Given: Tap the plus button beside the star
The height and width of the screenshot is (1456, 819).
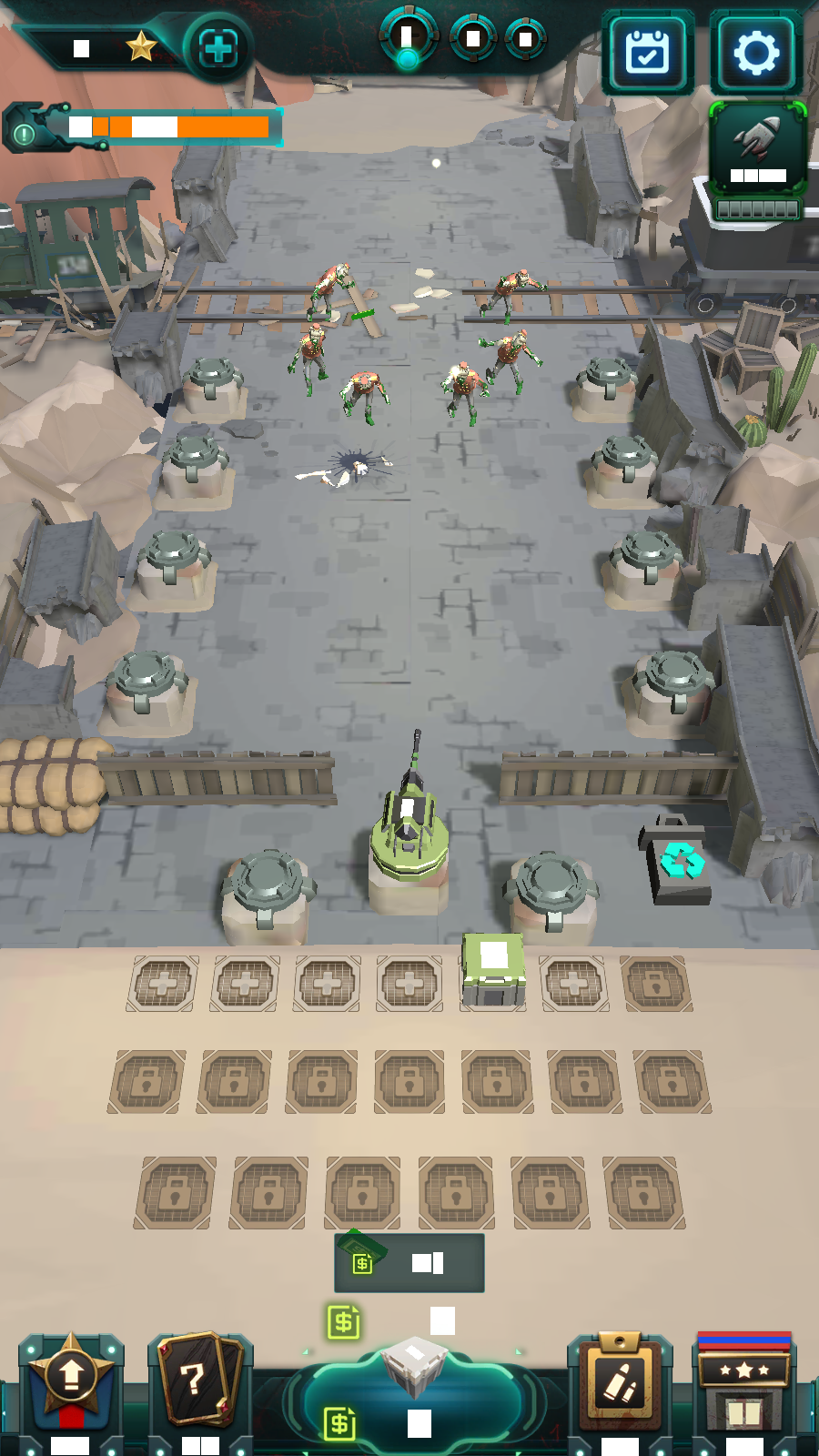Looking at the screenshot, I should click(x=217, y=48).
